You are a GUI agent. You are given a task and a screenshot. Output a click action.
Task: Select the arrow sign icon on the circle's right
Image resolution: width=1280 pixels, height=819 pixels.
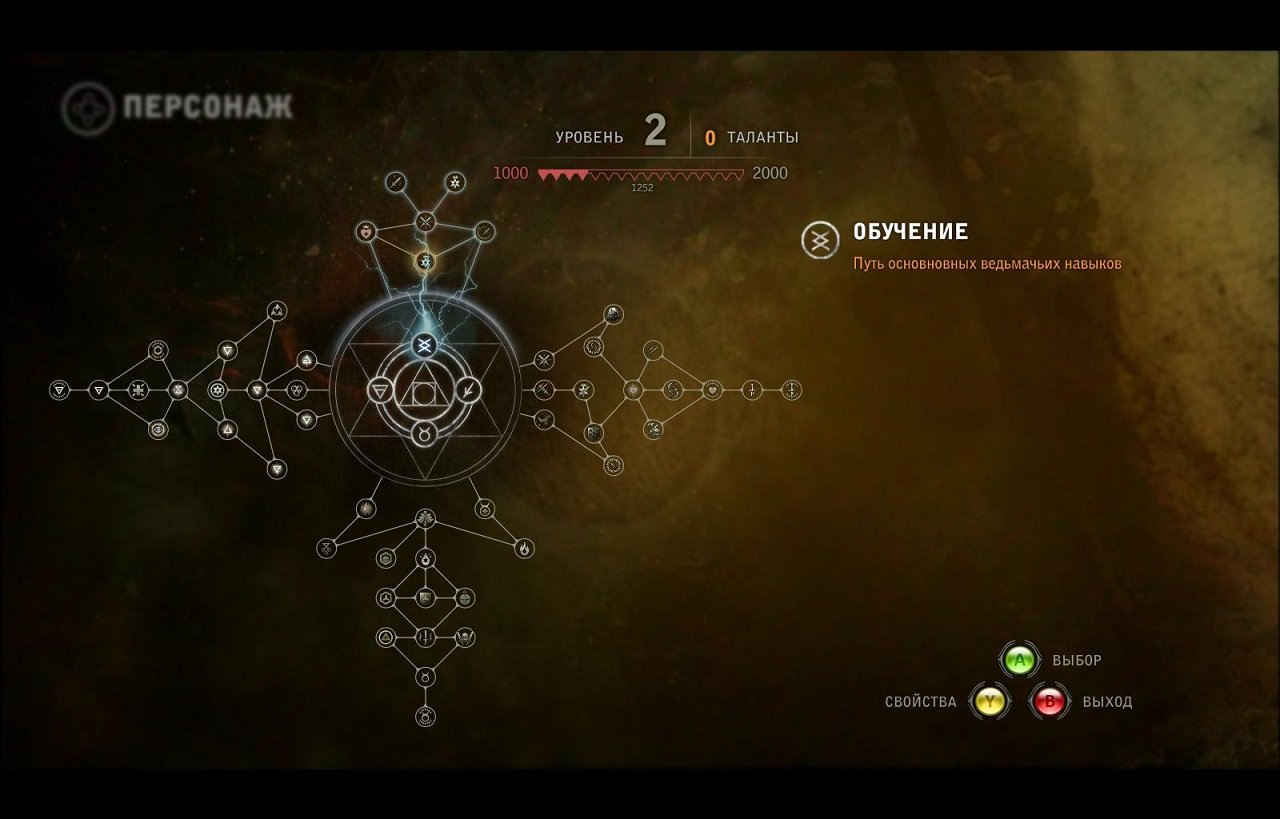[x=468, y=390]
